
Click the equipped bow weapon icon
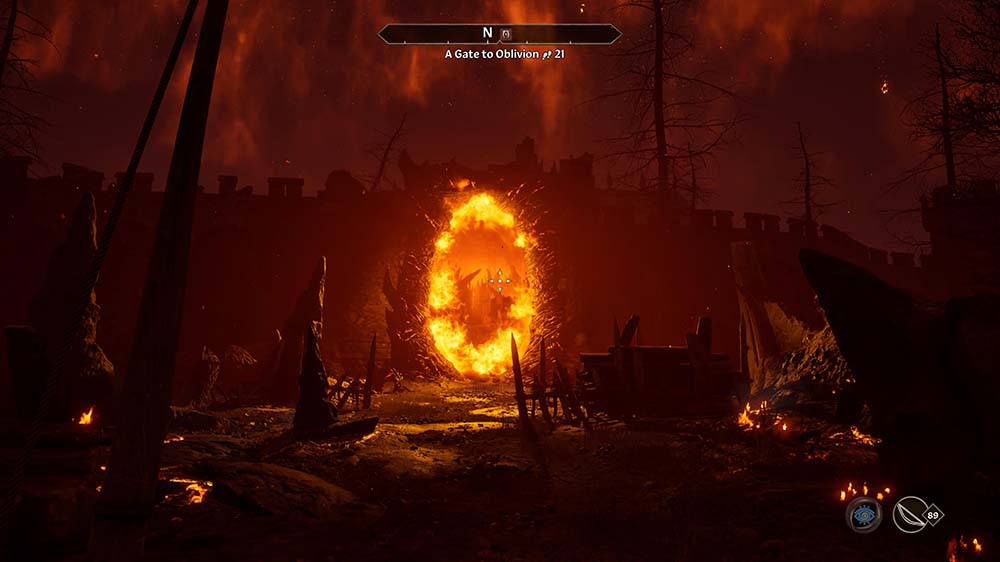909,515
